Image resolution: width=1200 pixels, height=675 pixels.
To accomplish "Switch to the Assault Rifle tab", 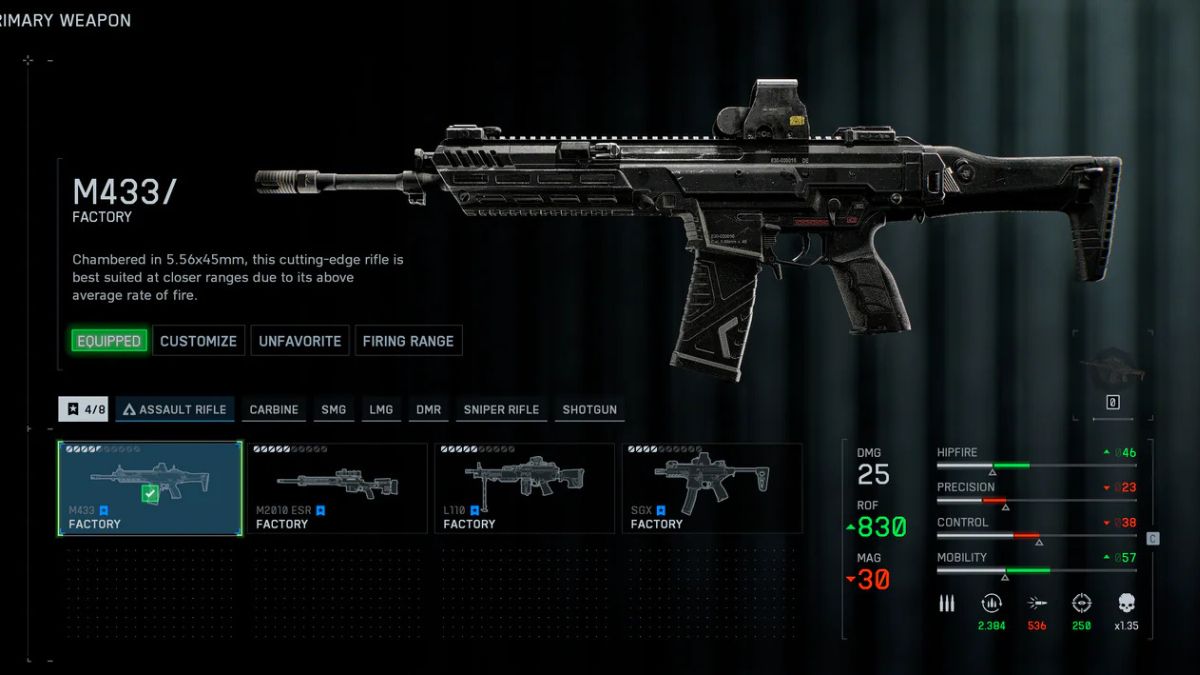I will click(175, 409).
